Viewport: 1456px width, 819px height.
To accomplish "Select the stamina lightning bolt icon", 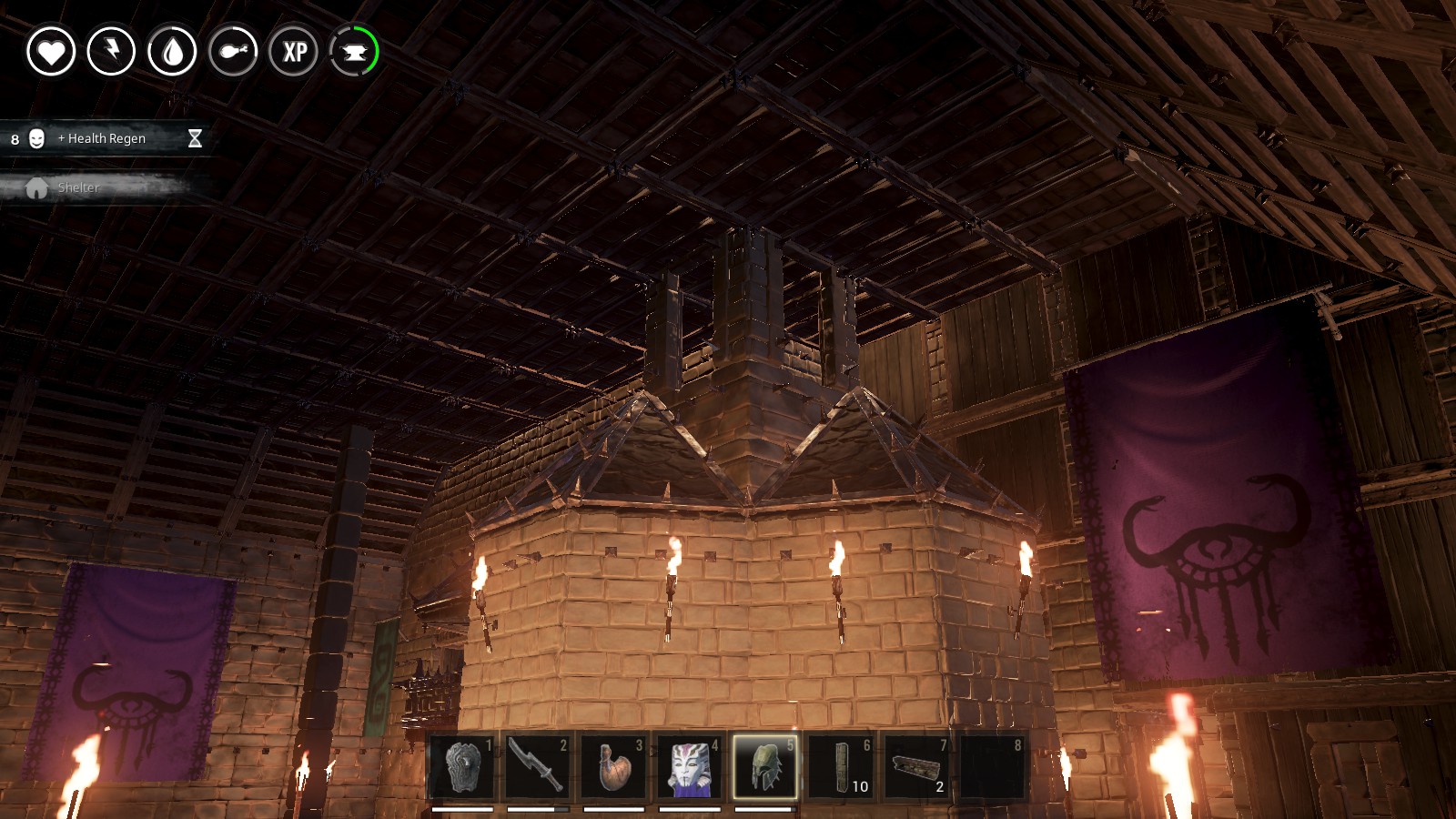I will (112, 52).
